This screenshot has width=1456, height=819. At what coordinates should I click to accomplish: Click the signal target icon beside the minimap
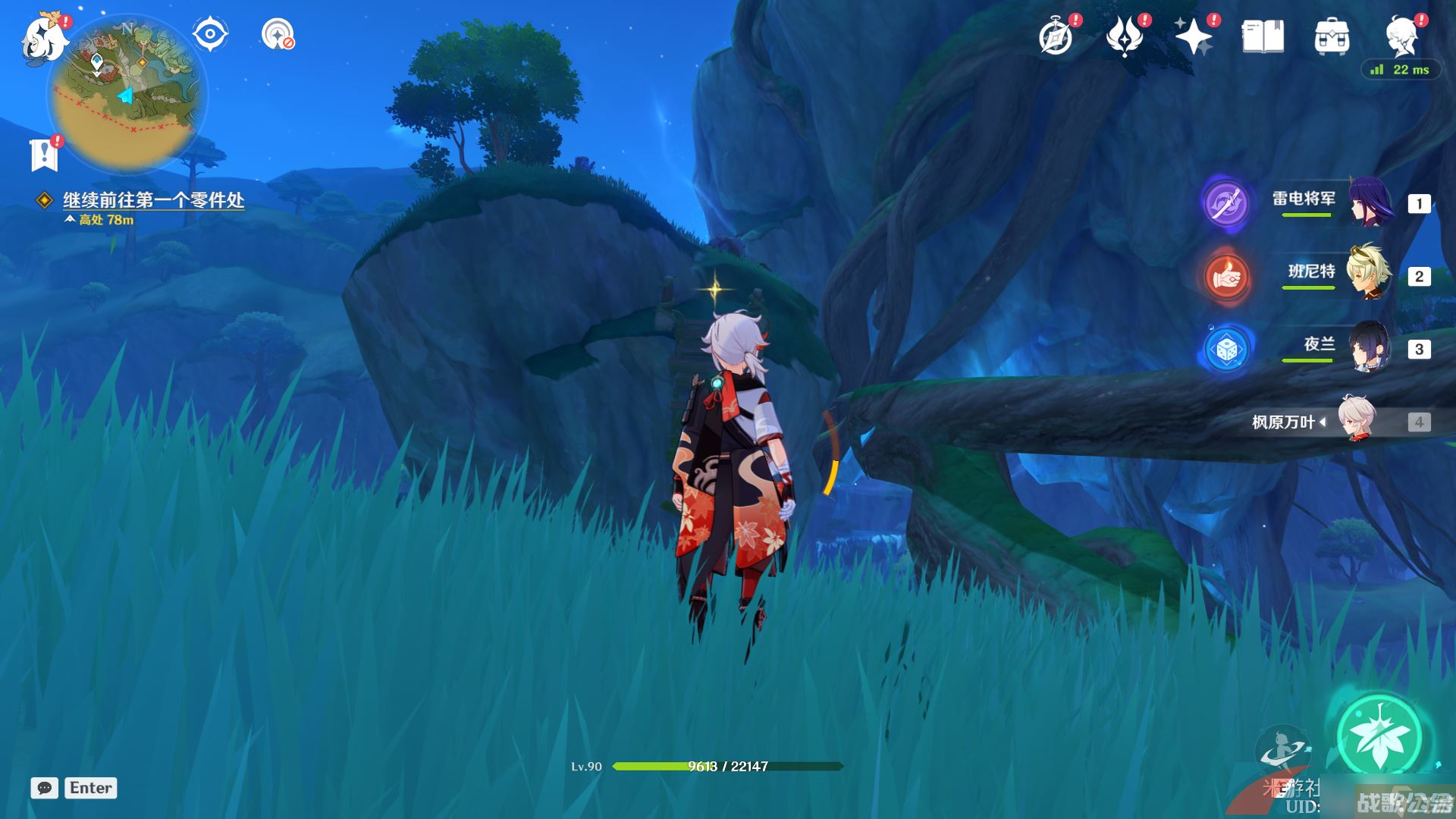point(277,34)
